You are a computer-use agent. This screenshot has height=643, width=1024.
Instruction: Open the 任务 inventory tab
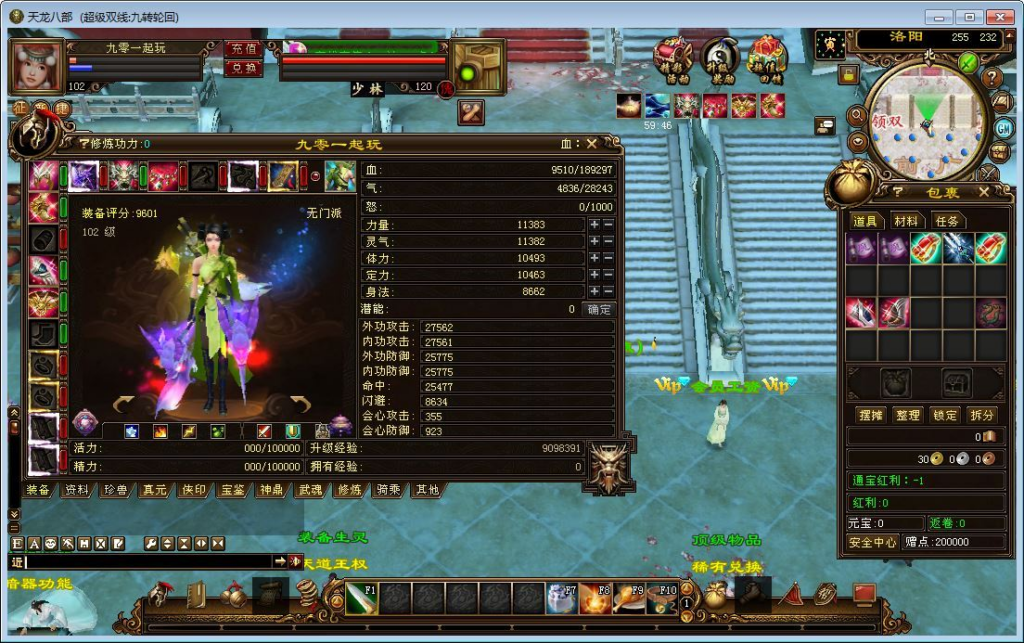tap(946, 220)
